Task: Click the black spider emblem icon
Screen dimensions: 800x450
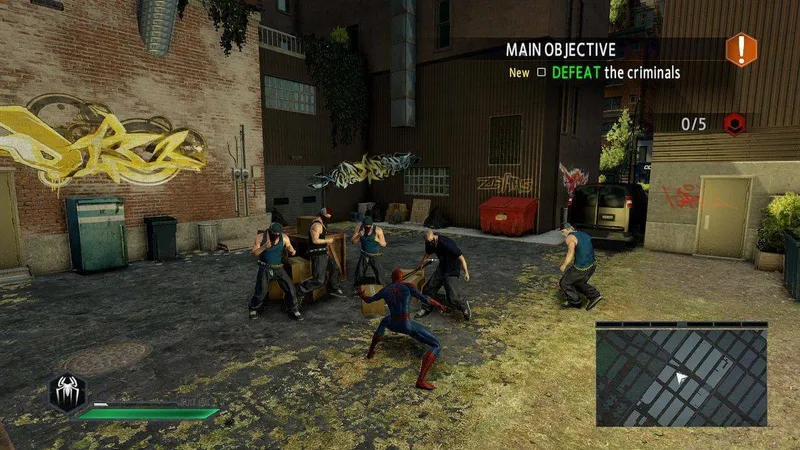Action: [67, 392]
